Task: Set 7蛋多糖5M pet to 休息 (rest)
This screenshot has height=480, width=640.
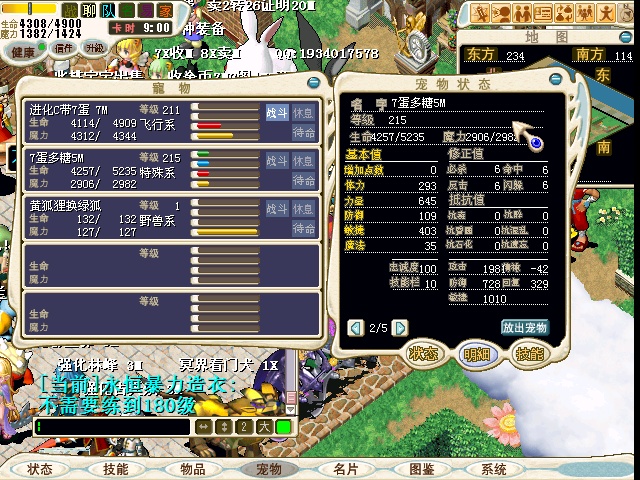Action: [304, 161]
